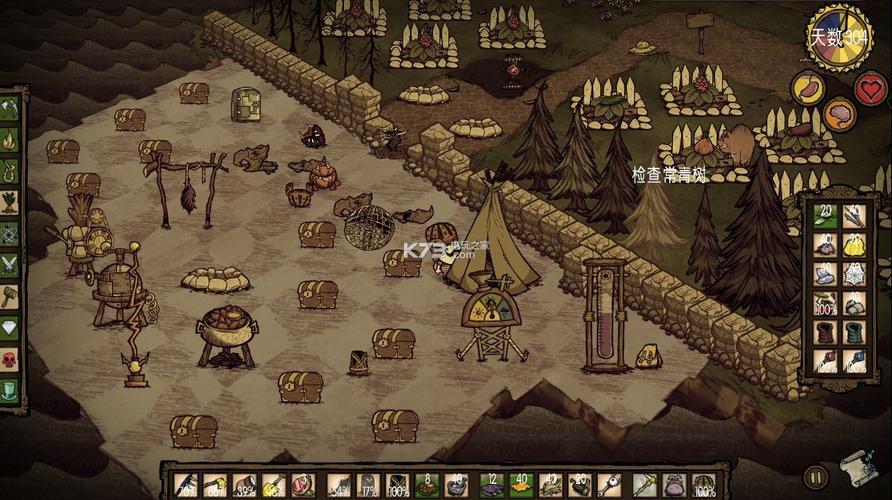The height and width of the screenshot is (500, 892).
Task: Pause the game with the pause button
Action: [x=816, y=477]
